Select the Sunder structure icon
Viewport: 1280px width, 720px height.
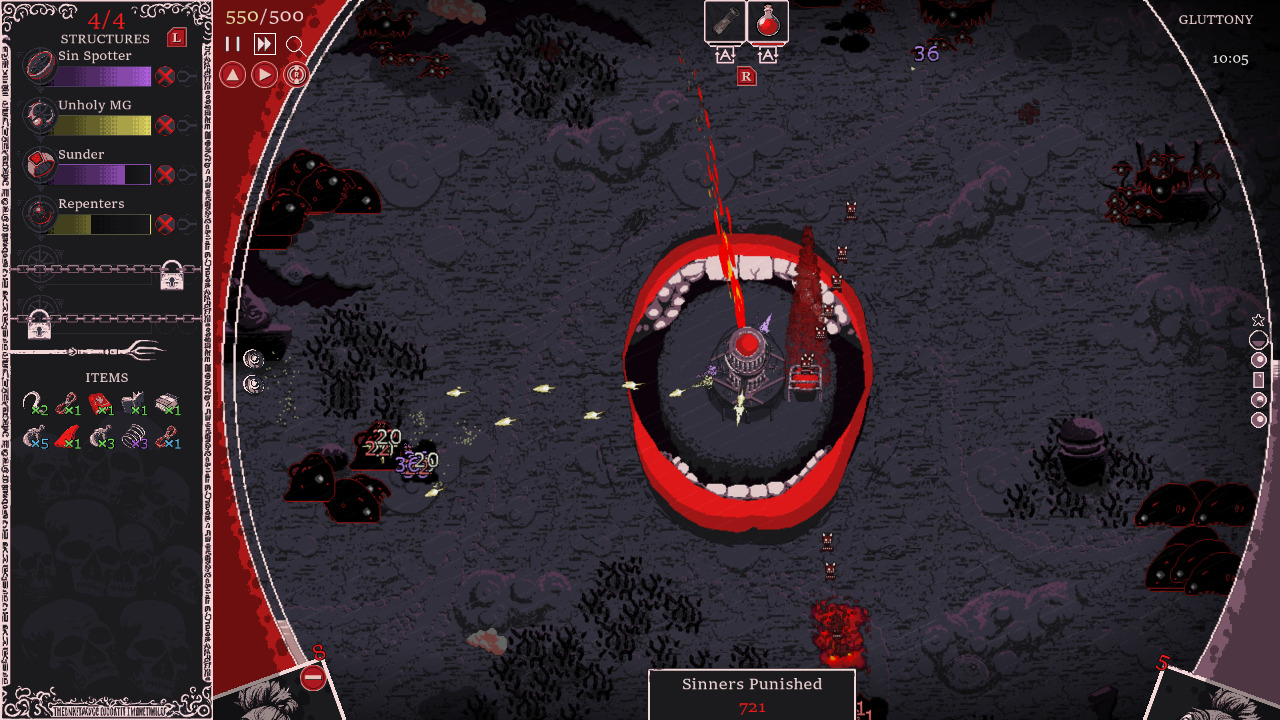(x=38, y=165)
